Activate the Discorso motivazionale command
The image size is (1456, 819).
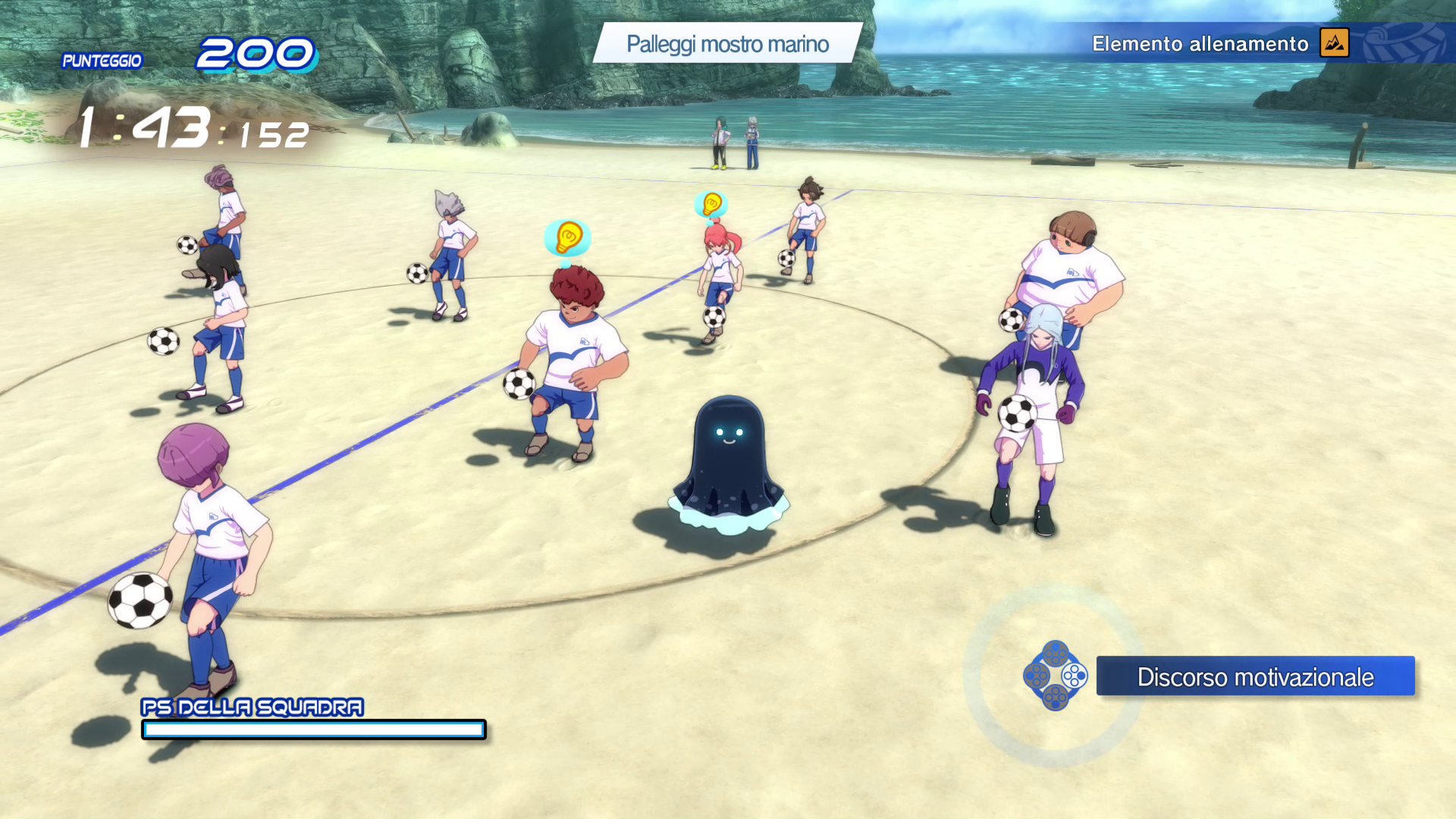click(x=1254, y=676)
